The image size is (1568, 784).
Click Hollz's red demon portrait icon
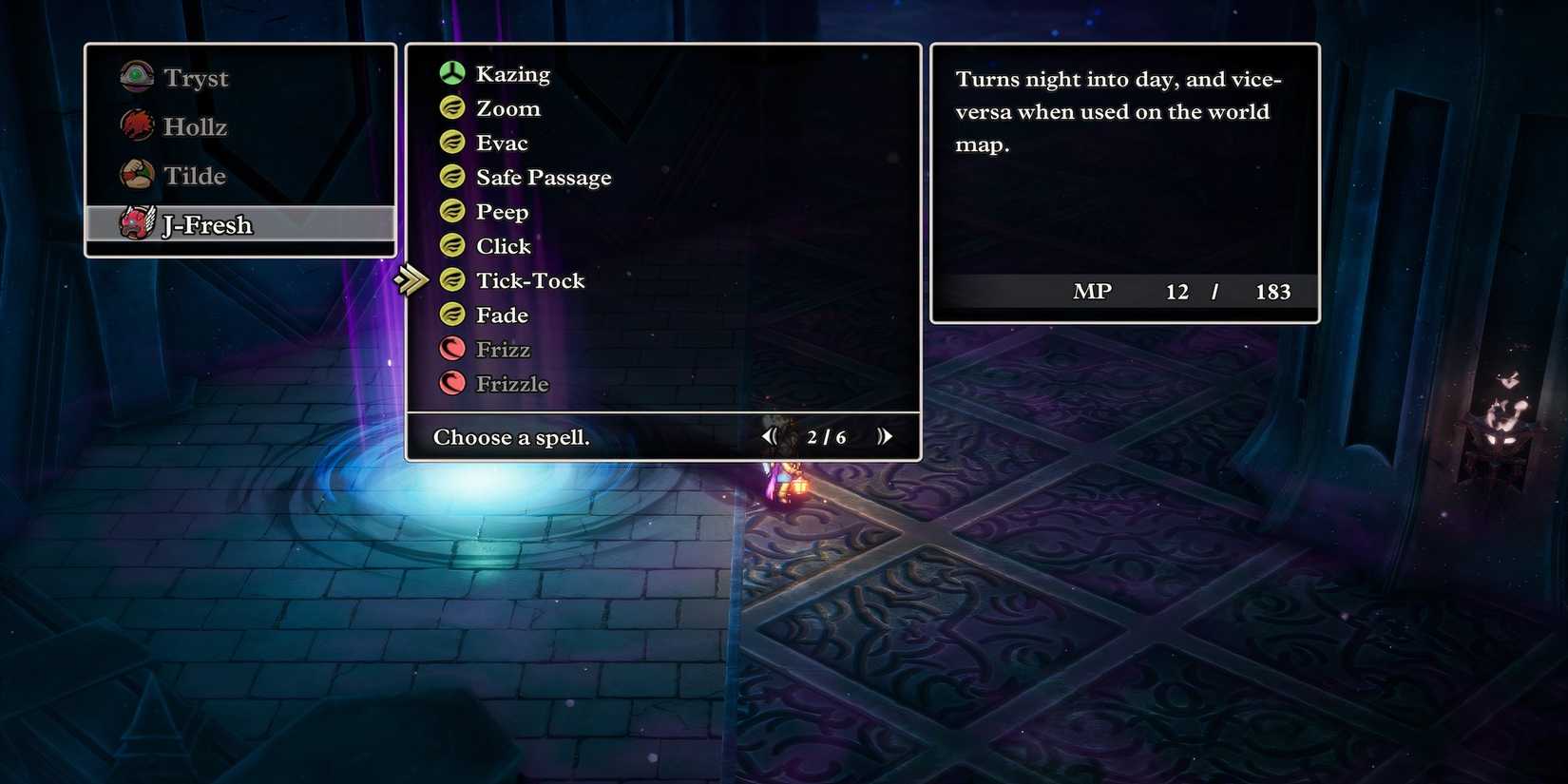[x=136, y=125]
